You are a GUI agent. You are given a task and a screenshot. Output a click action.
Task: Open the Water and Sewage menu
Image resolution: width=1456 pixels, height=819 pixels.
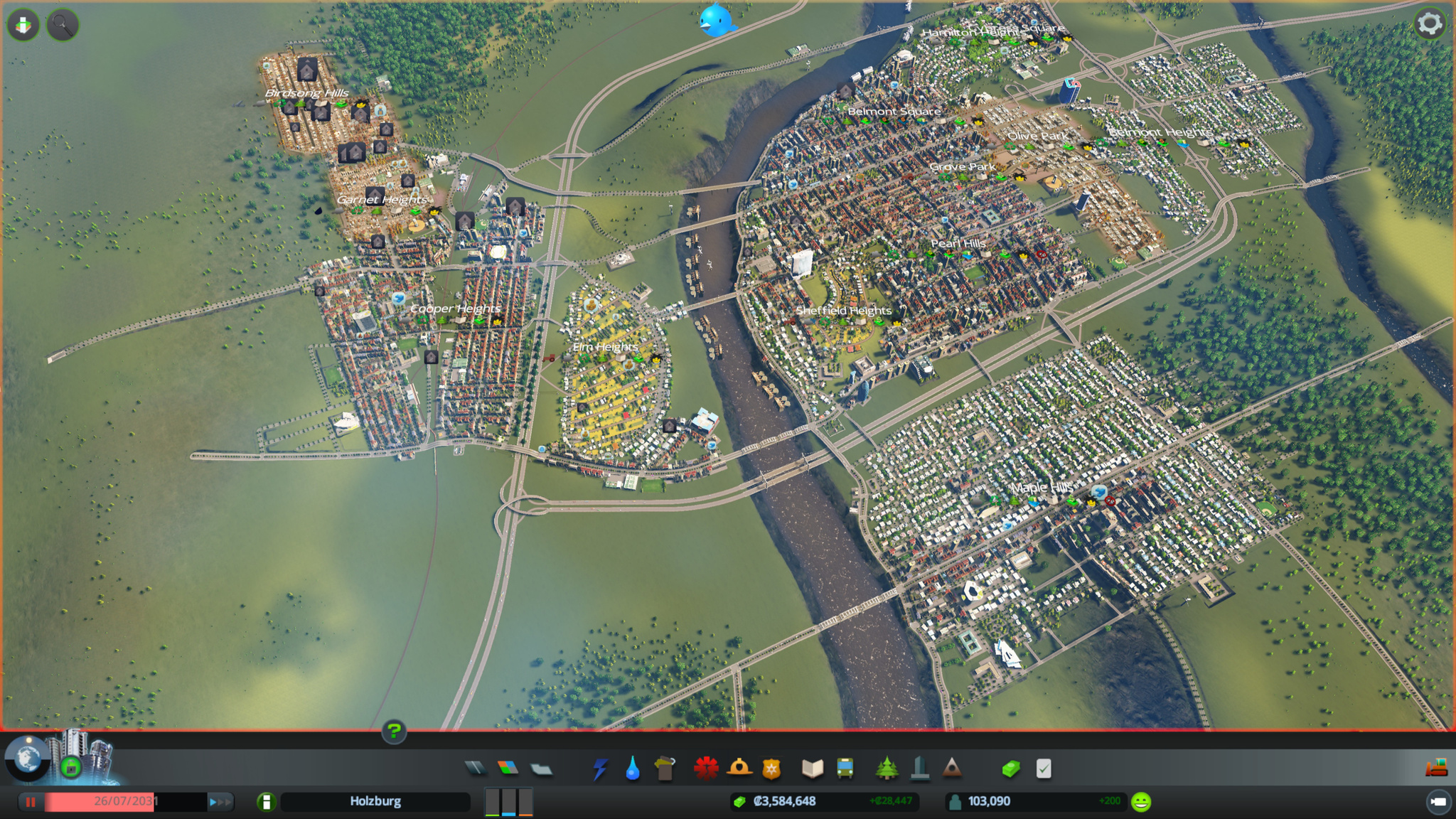pos(633,769)
